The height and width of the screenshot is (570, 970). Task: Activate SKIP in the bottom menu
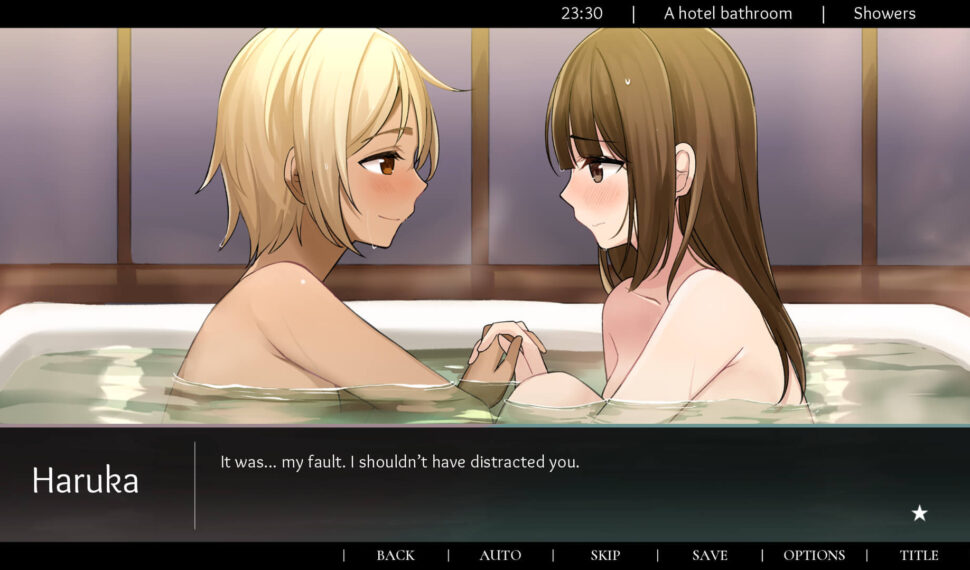pyautogui.click(x=605, y=555)
